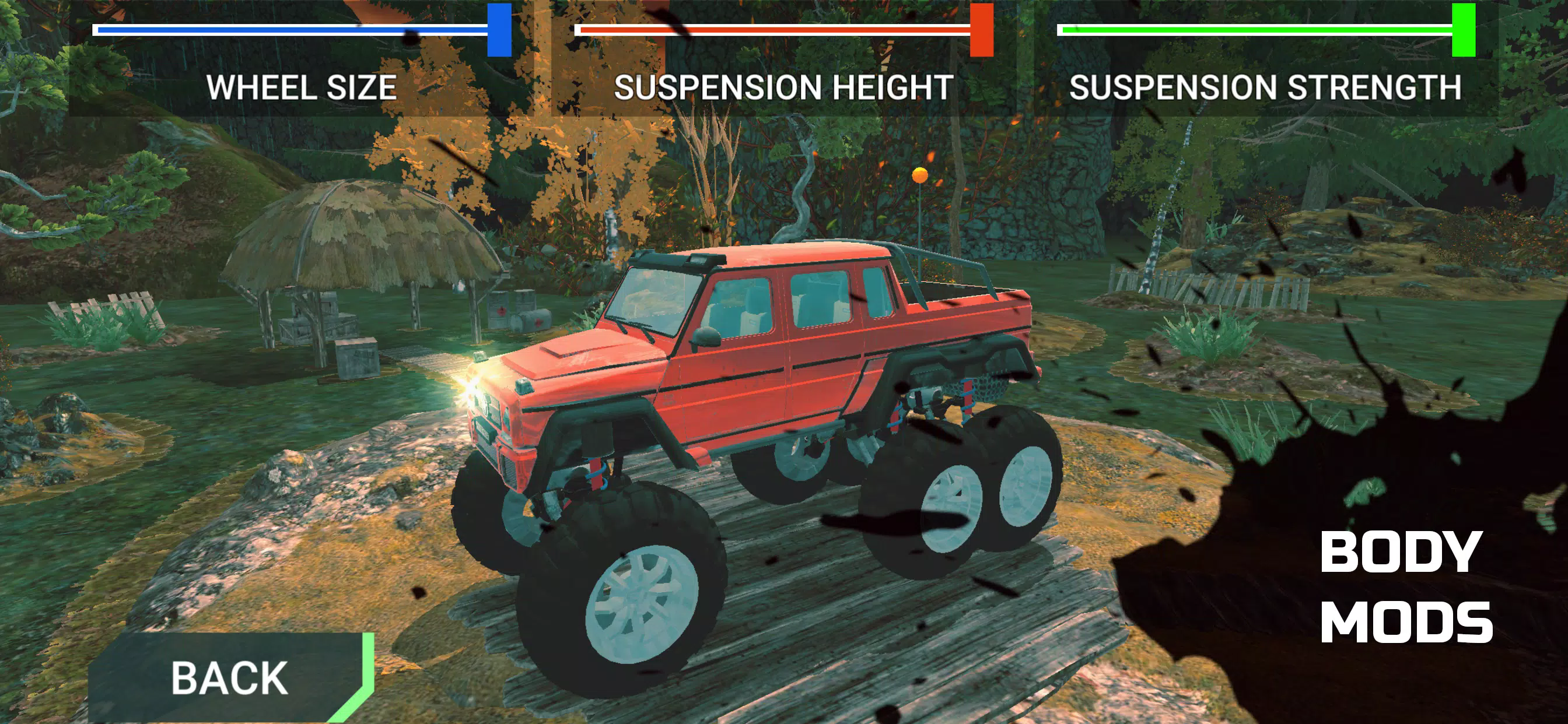Open the Body Mods menu
The width and height of the screenshot is (1568, 724).
pyautogui.click(x=1406, y=587)
